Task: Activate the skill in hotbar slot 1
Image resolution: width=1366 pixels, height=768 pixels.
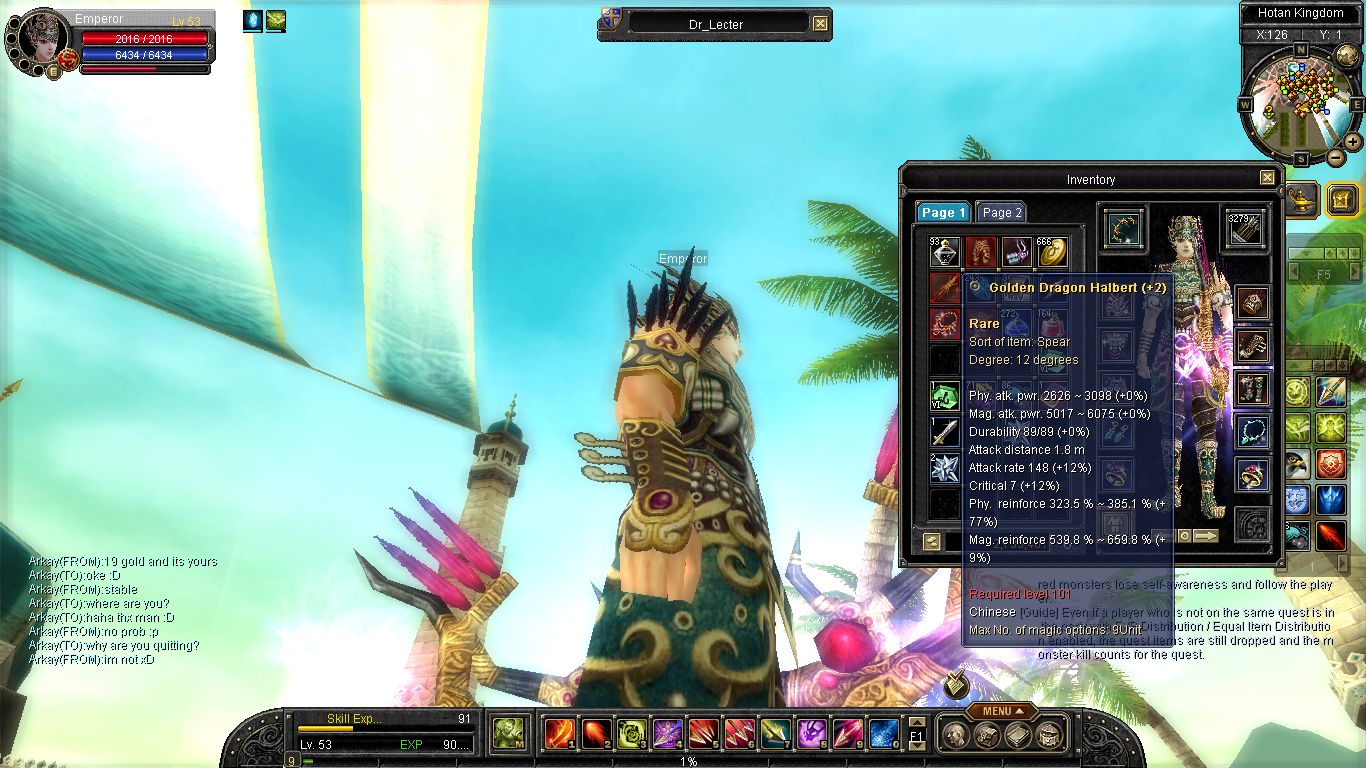Action: [x=558, y=734]
